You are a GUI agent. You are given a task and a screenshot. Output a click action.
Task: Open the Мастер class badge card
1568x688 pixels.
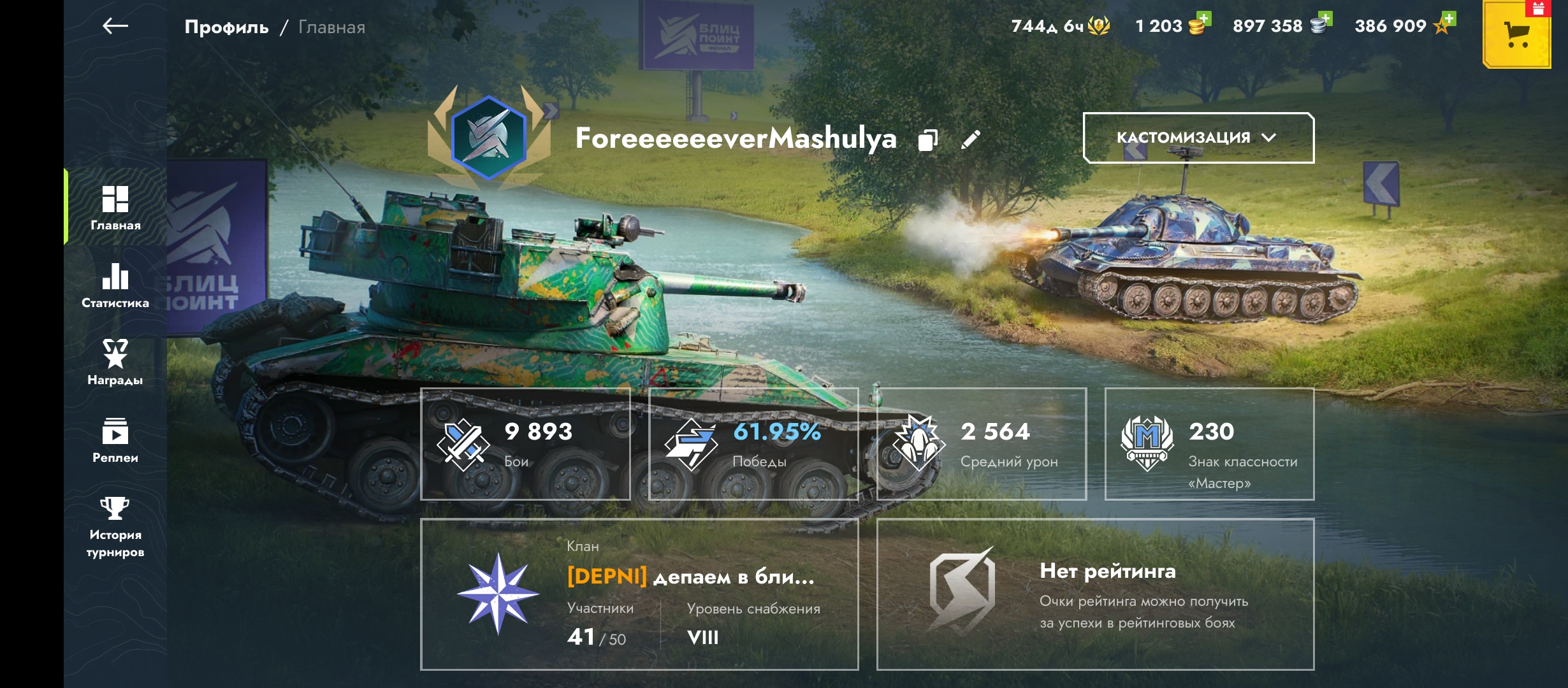tap(1209, 444)
